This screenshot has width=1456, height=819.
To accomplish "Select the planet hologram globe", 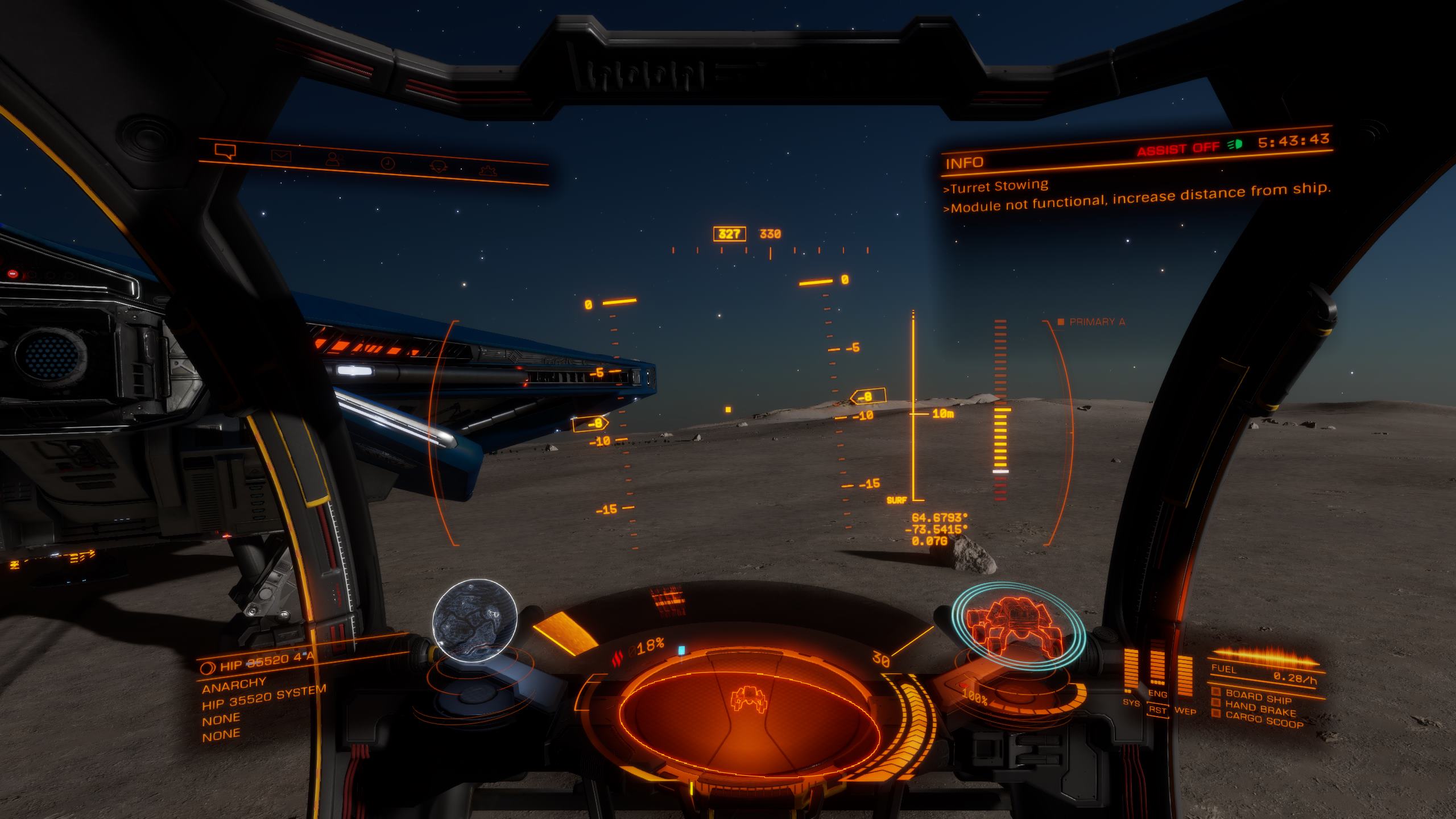I will click(x=474, y=620).
